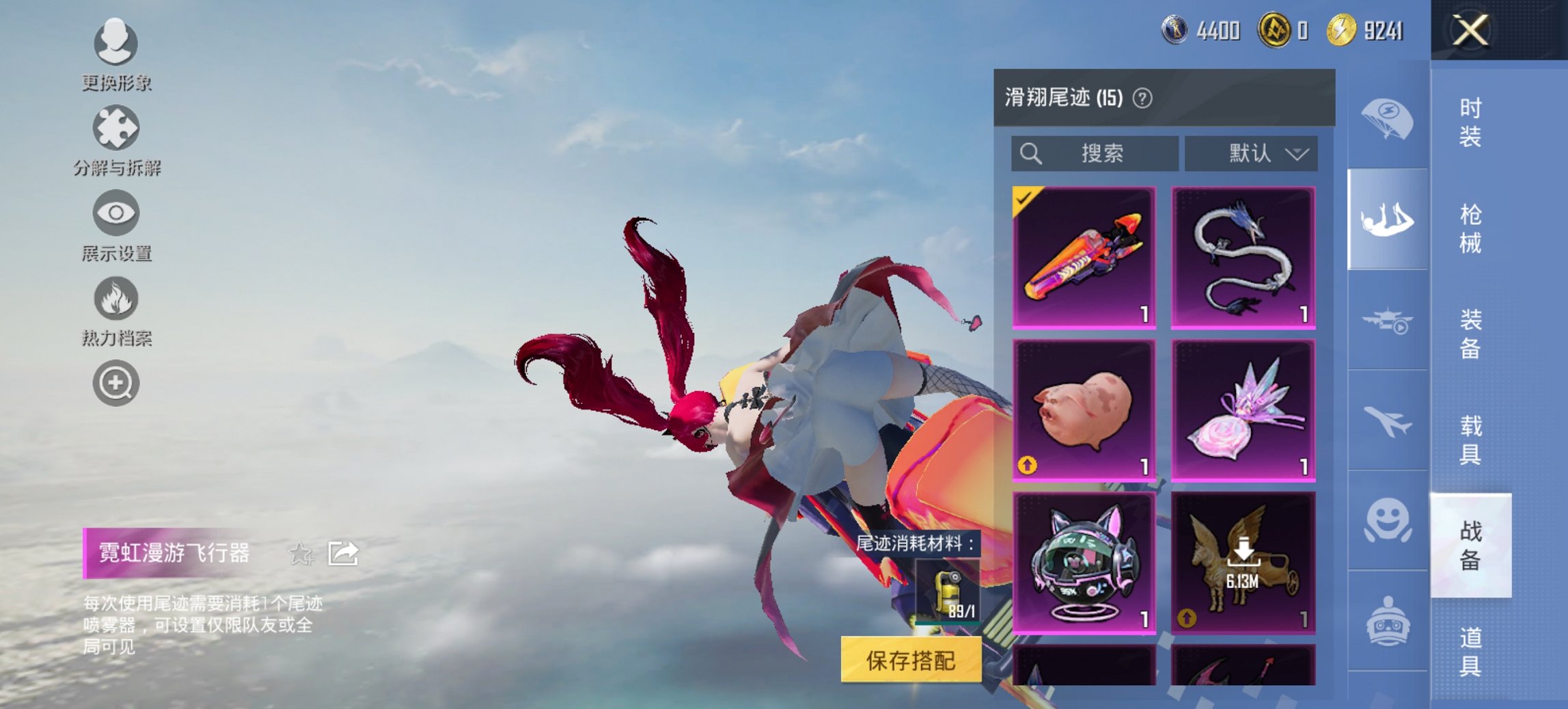Click the 分解与拆解 dismantle puzzle icon

[116, 130]
